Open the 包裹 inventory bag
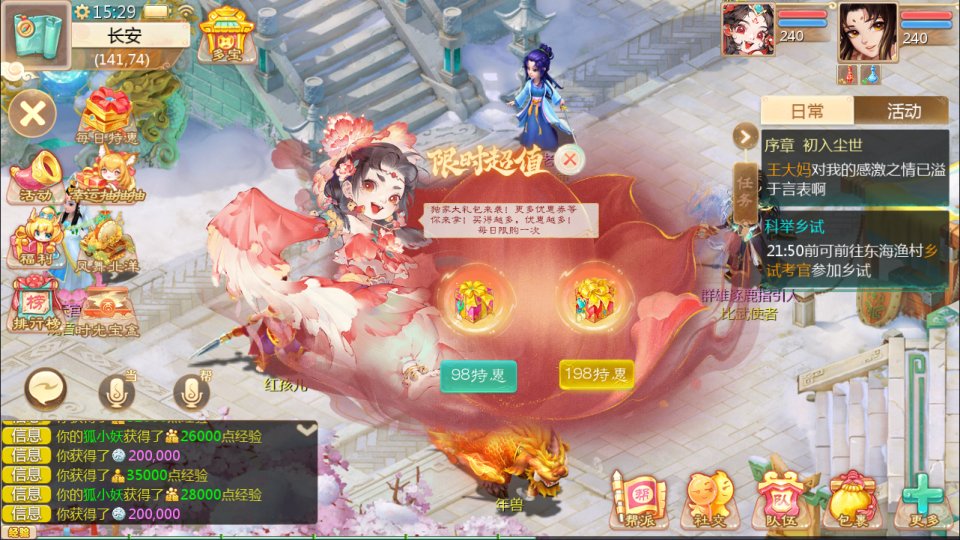This screenshot has height=540, width=960. (849, 499)
